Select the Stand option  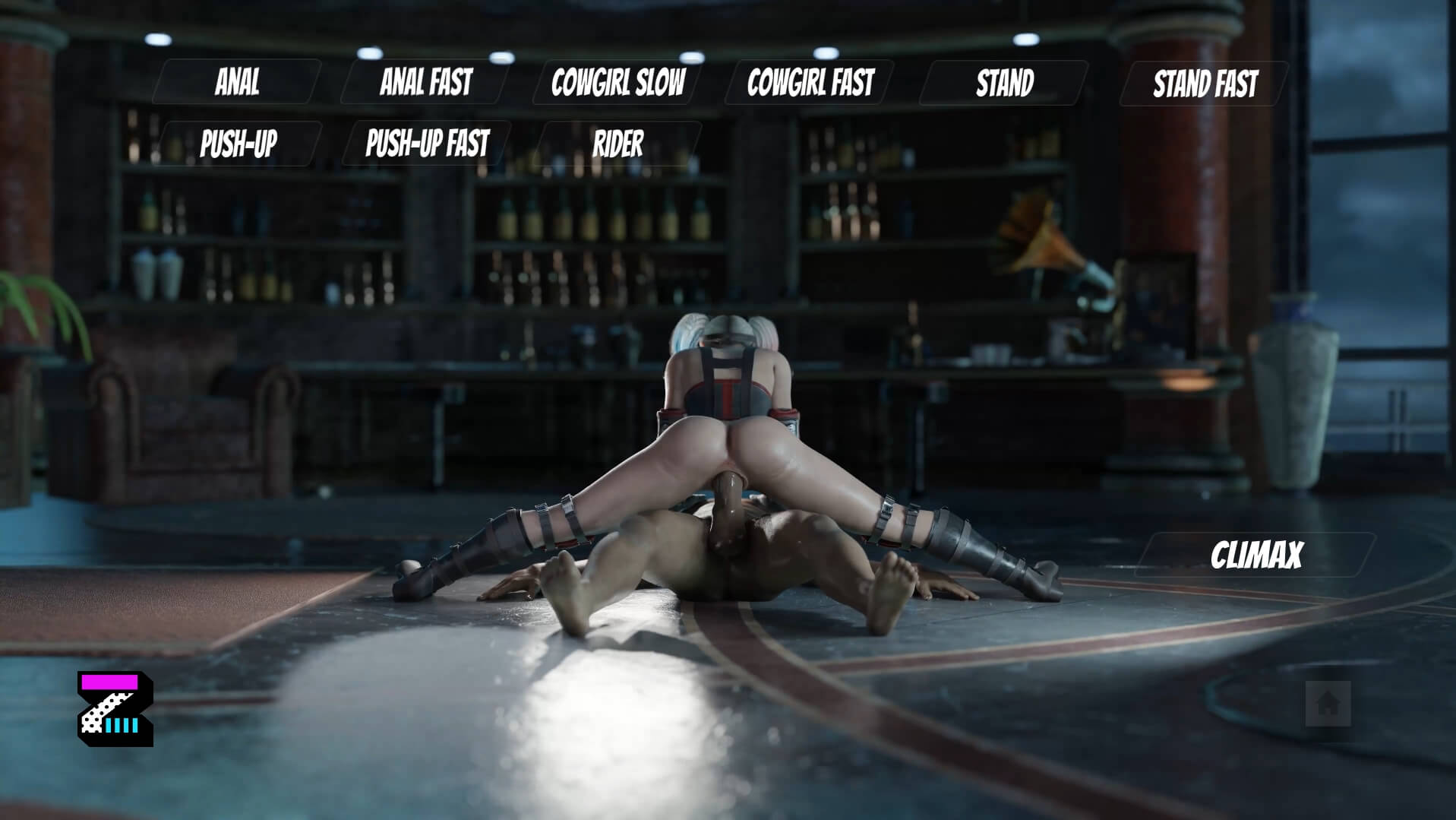pyautogui.click(x=1004, y=83)
